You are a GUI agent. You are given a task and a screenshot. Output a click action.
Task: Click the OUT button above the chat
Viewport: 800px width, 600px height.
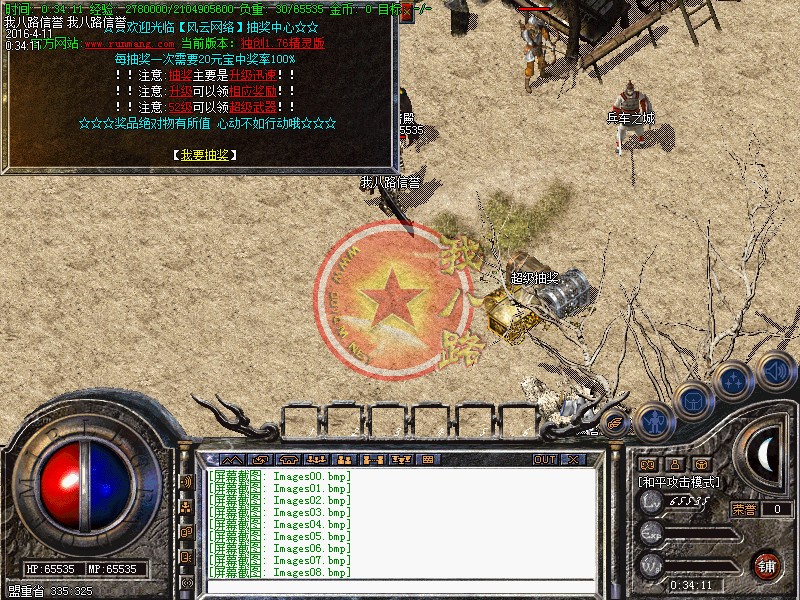point(545,459)
